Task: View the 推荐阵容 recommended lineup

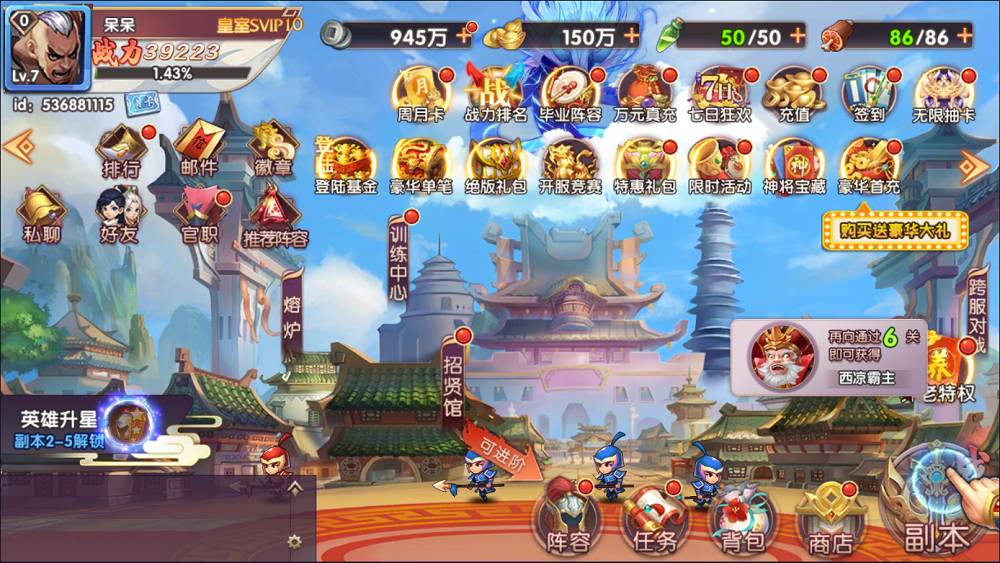Action: (x=274, y=217)
